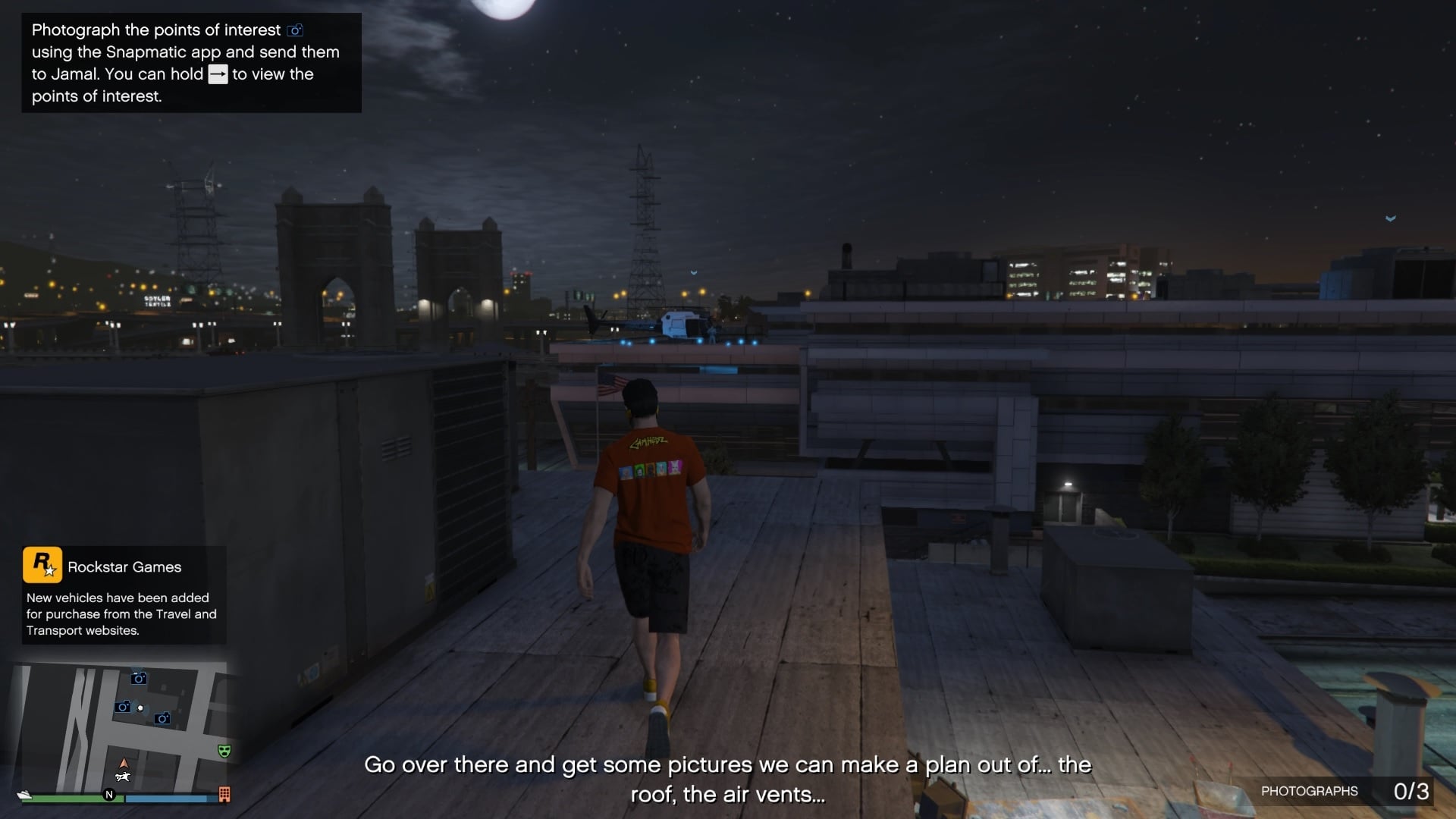Select the Rockstar Games logo in the notification
Viewport: 1456px width, 819px height.
point(42,566)
